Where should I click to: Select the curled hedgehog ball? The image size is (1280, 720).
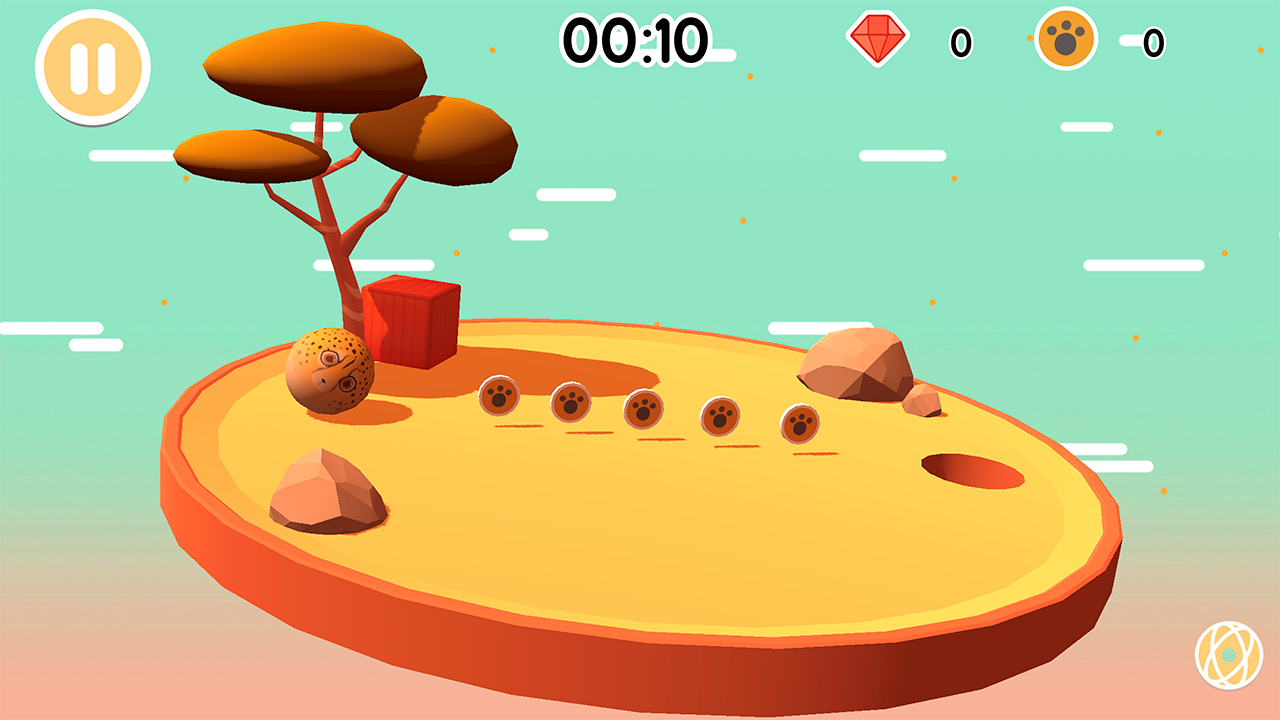(x=331, y=371)
